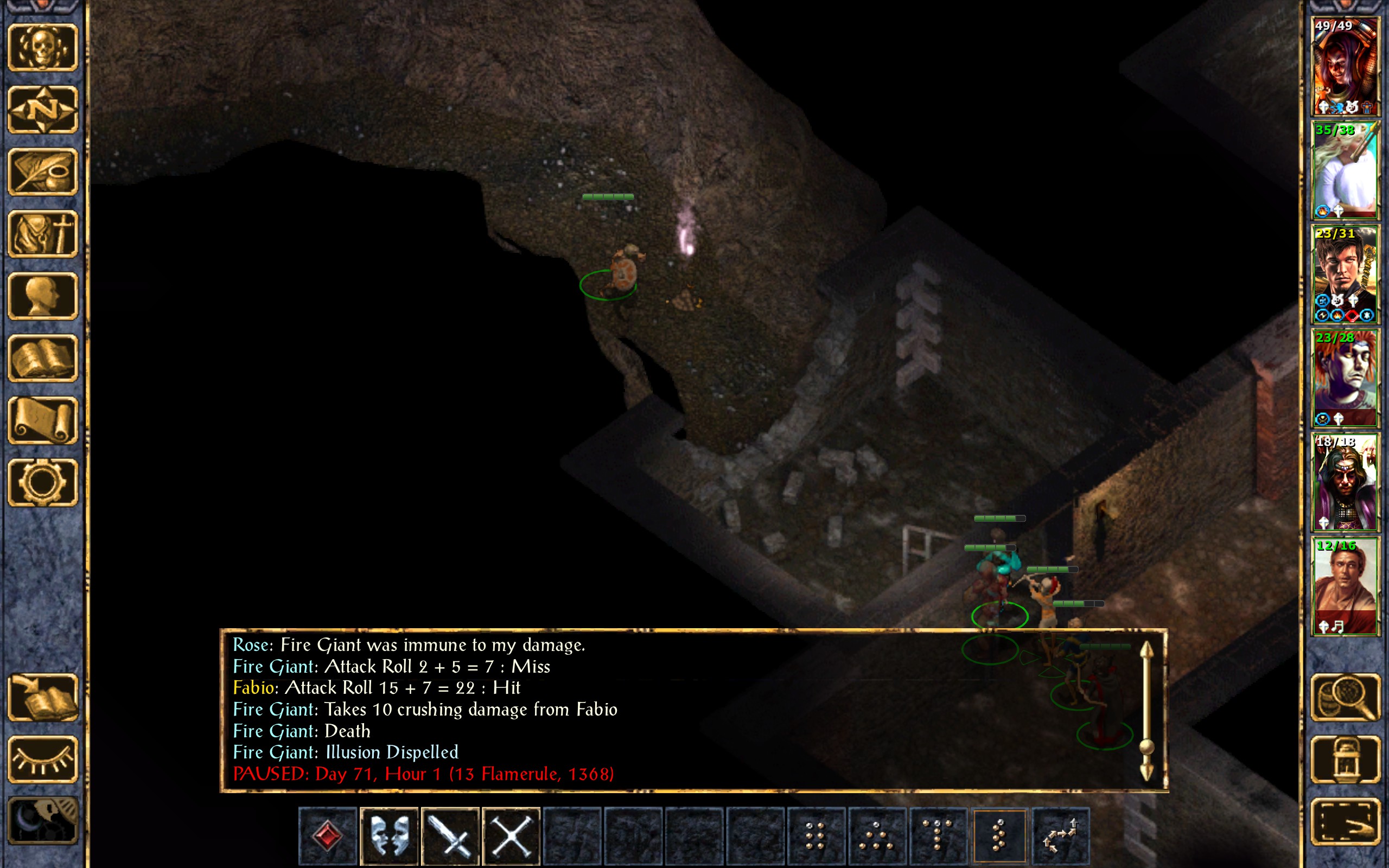
Task: Rest the party with the moon icon
Action: point(43,821)
